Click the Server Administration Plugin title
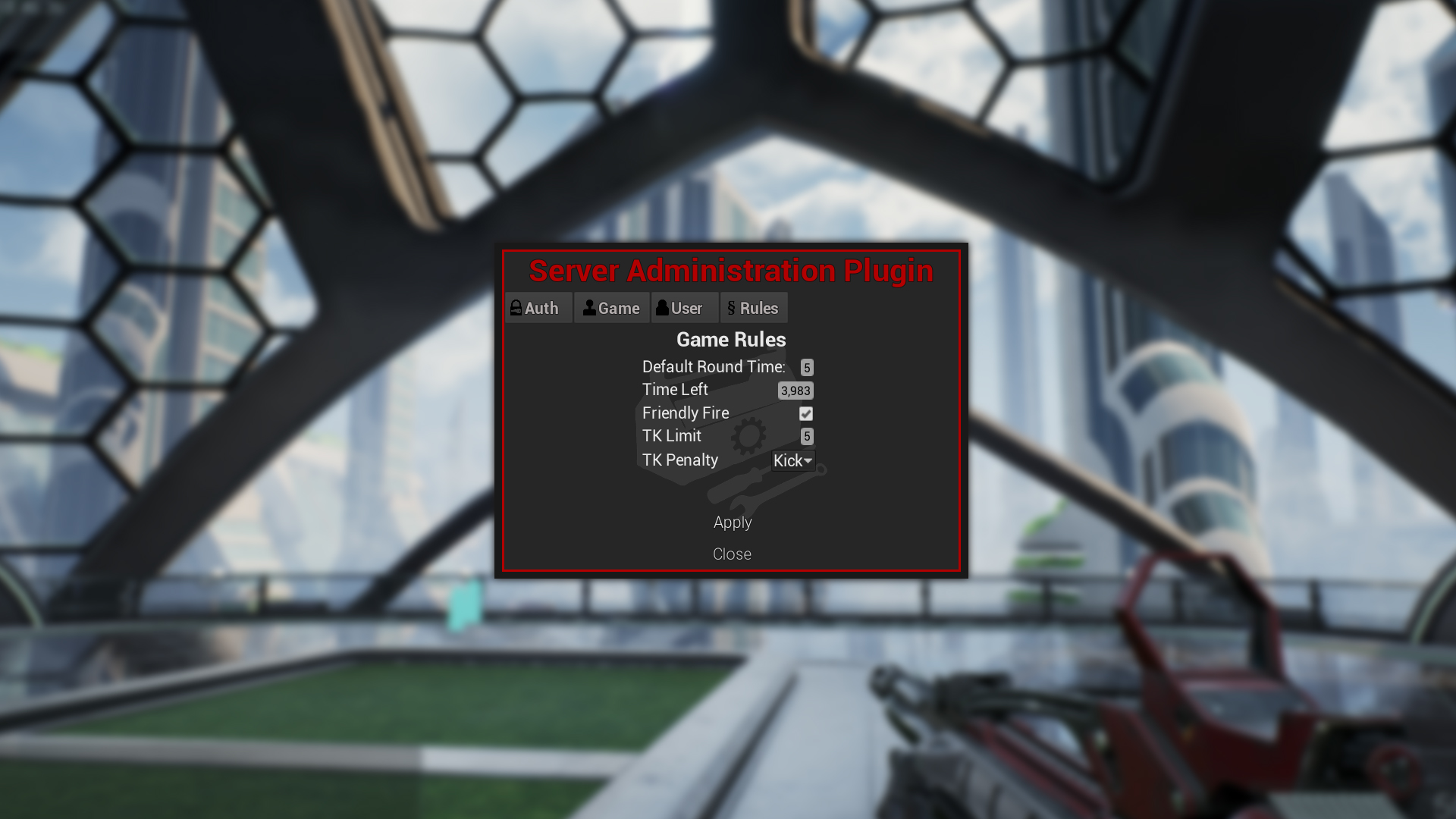1456x819 pixels. pyautogui.click(x=731, y=270)
